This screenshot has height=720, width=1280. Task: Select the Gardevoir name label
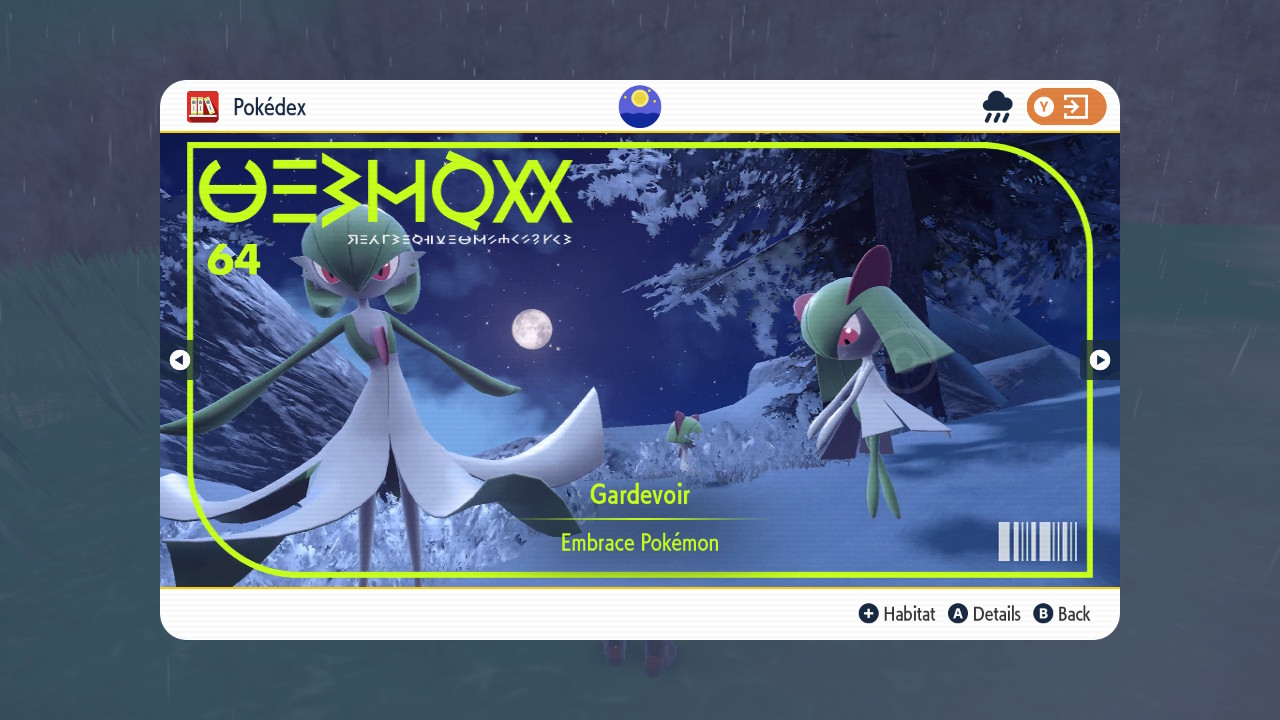[x=639, y=495]
